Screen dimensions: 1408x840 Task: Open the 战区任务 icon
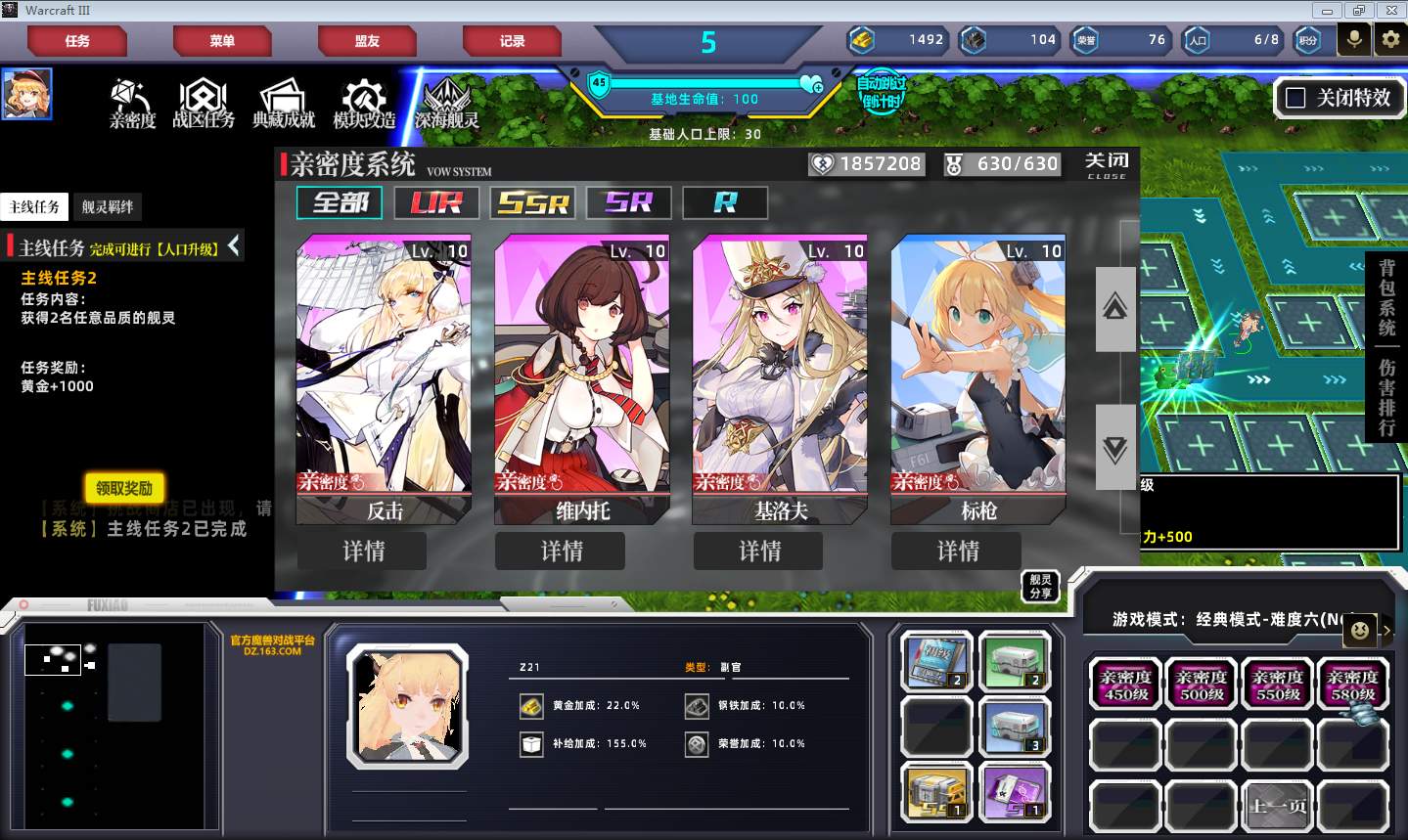click(204, 104)
